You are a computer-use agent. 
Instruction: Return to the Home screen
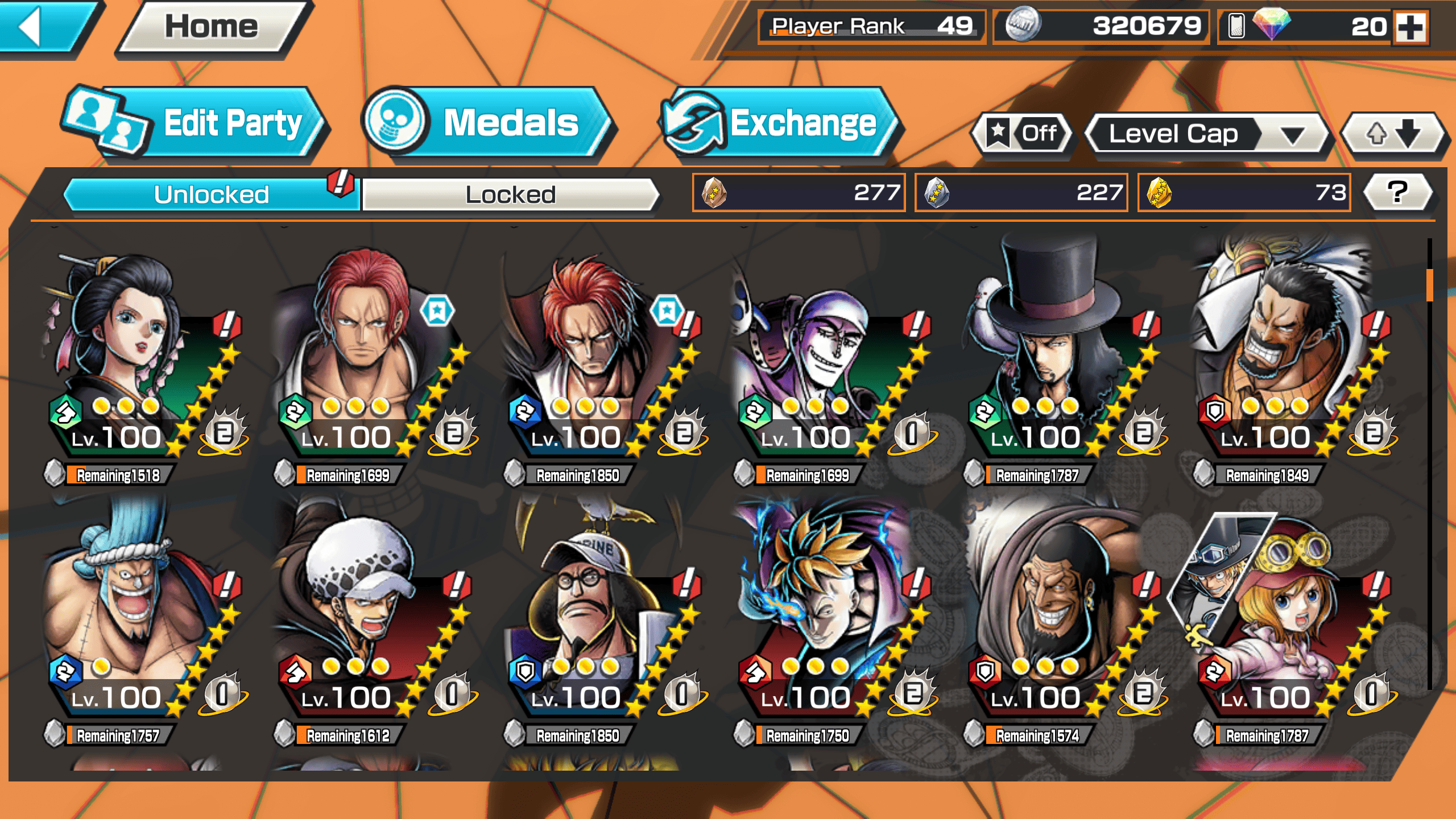pyautogui.click(x=212, y=27)
